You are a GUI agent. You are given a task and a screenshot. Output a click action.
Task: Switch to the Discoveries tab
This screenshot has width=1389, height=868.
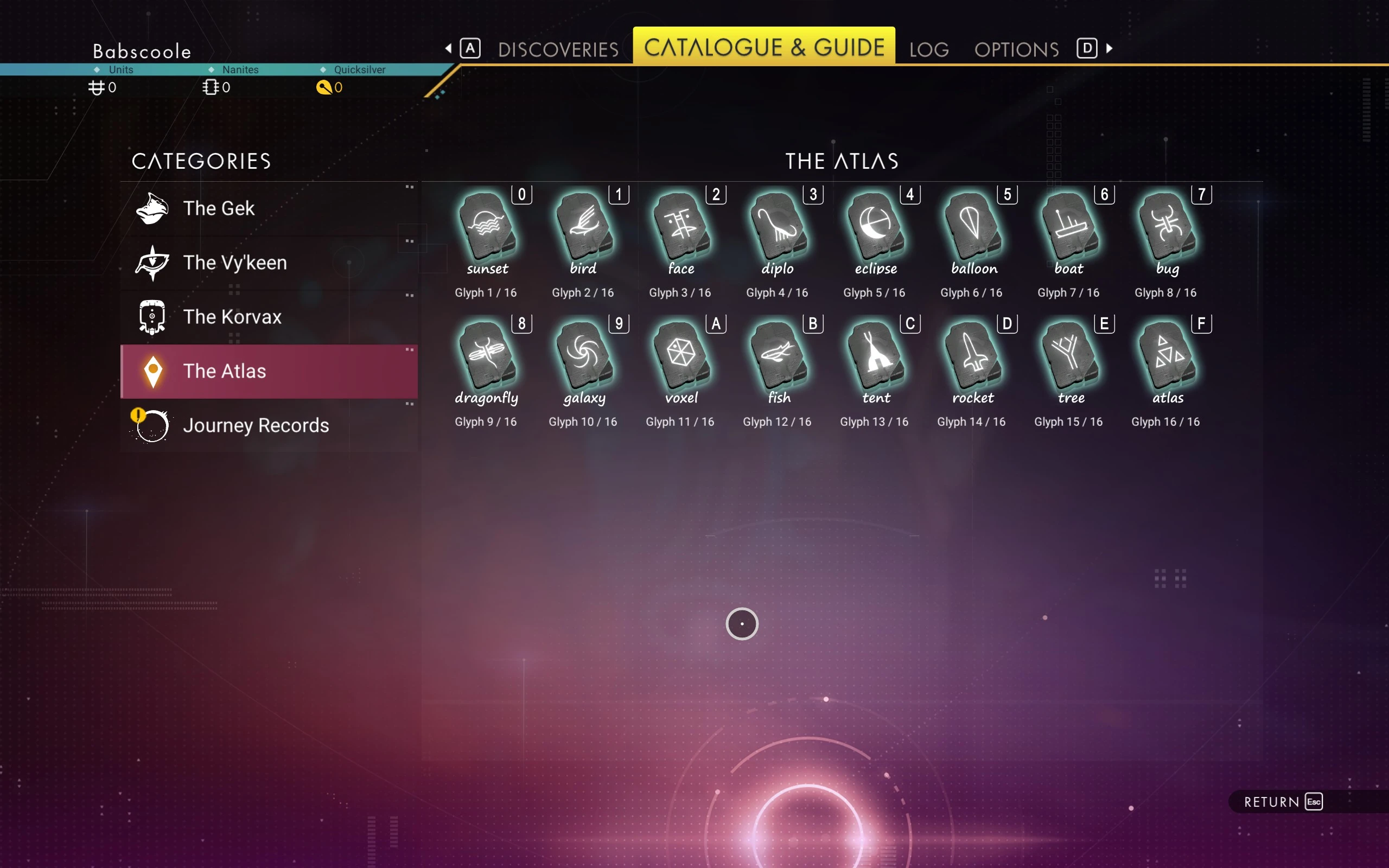558,49
